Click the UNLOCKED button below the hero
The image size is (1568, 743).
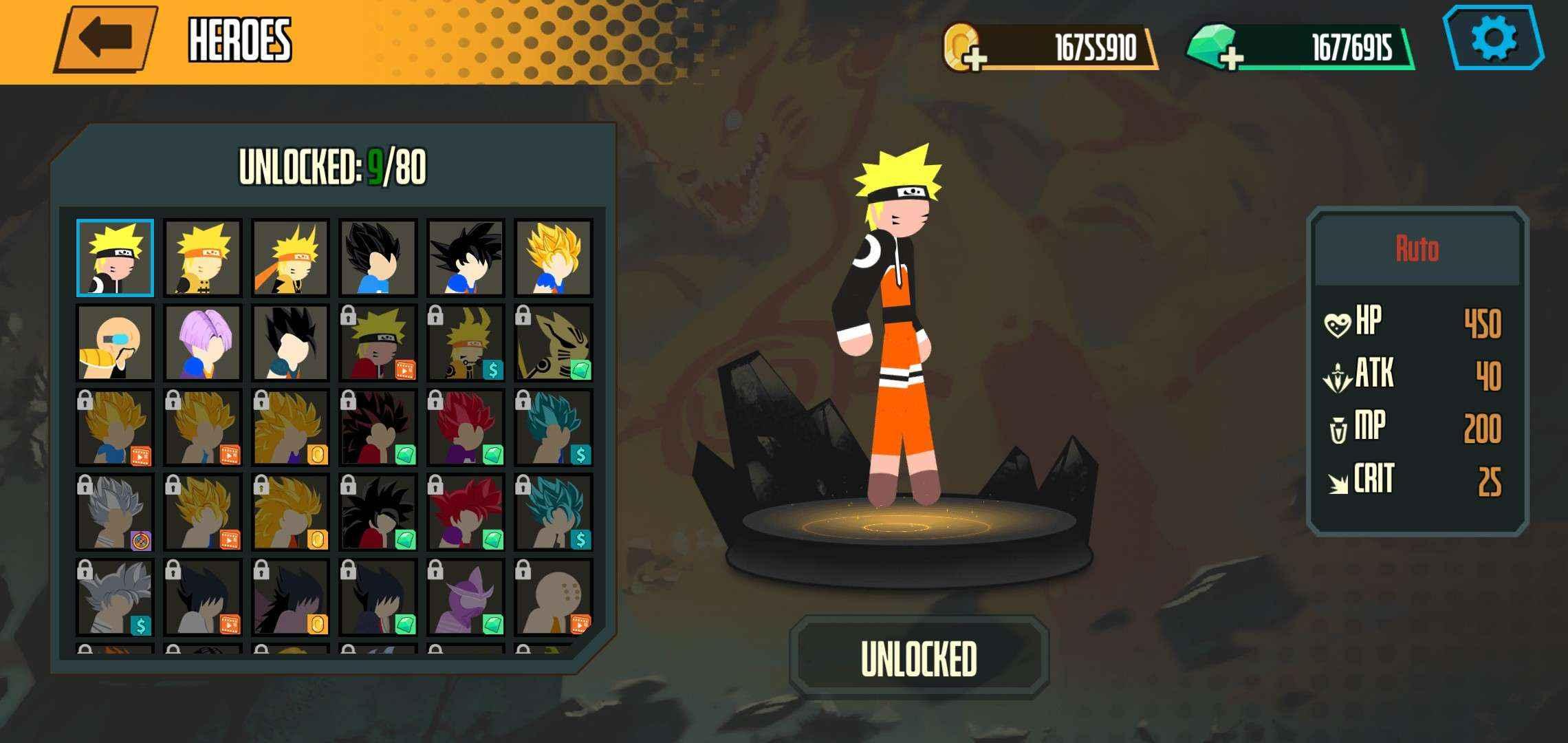919,658
